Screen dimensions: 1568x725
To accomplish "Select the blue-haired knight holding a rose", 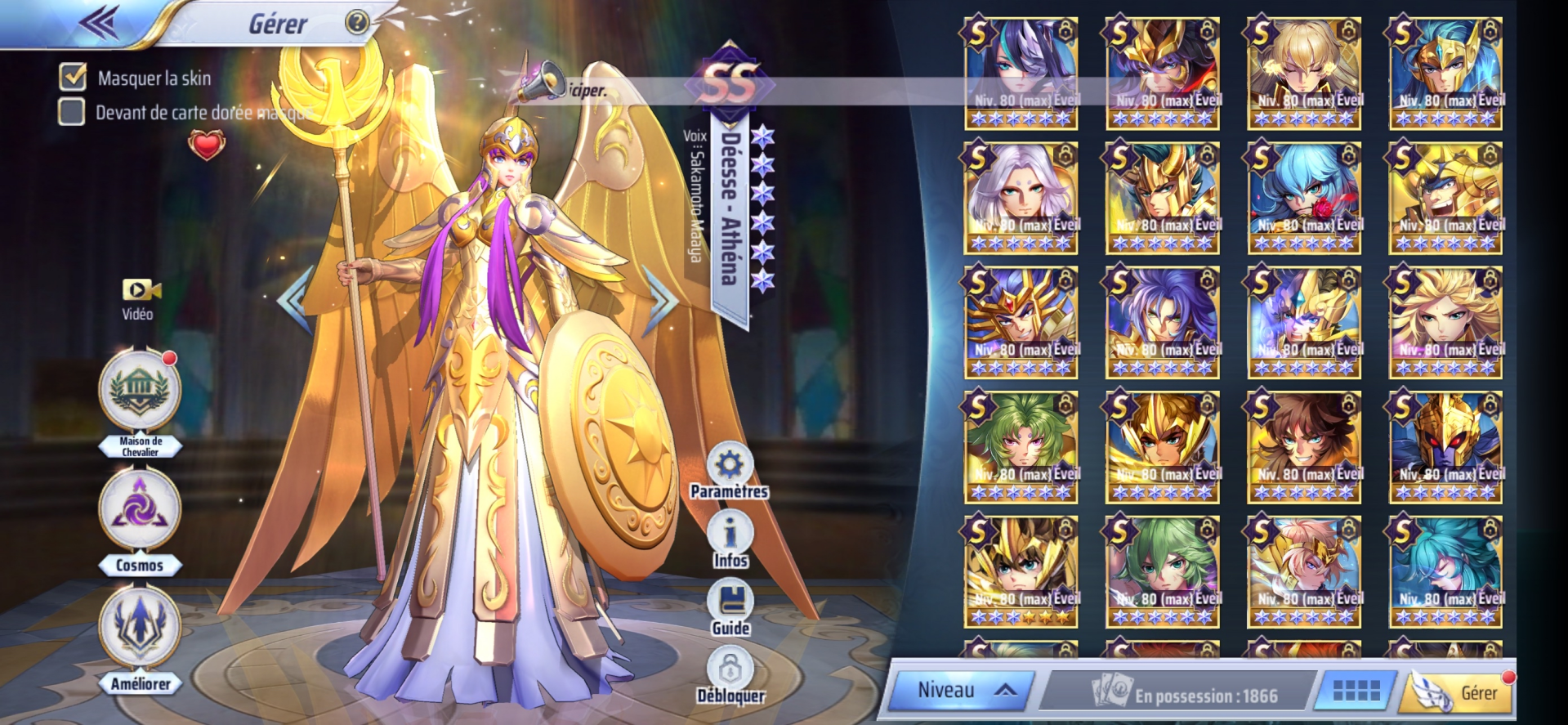I will [1304, 197].
